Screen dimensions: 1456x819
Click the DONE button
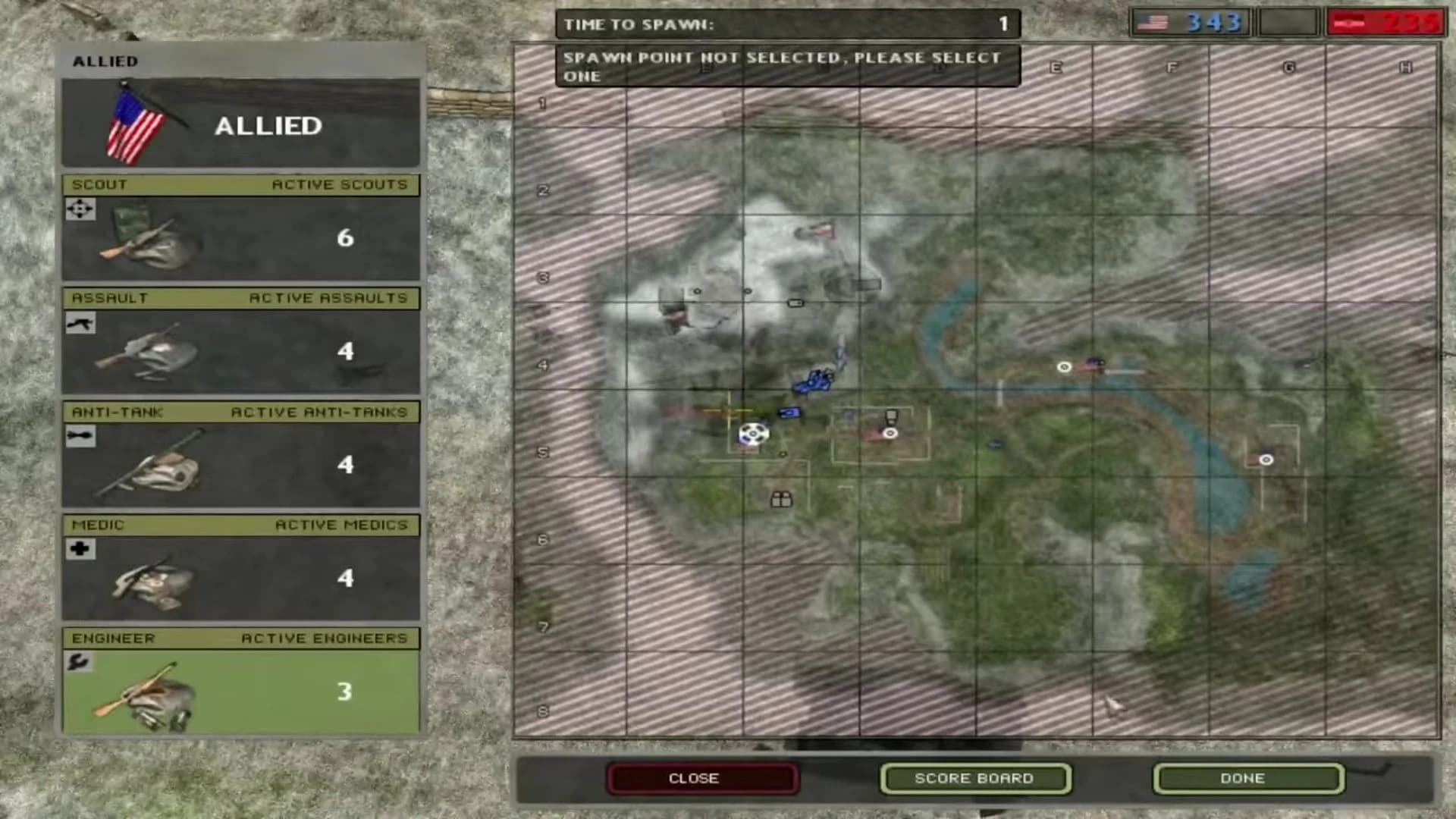1247,777
